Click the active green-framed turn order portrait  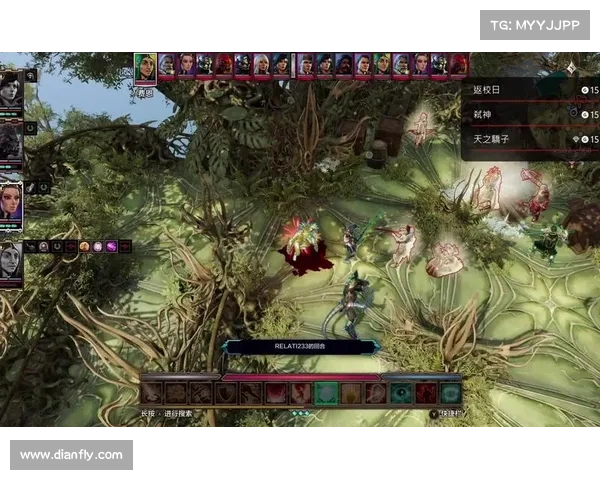click(x=145, y=68)
